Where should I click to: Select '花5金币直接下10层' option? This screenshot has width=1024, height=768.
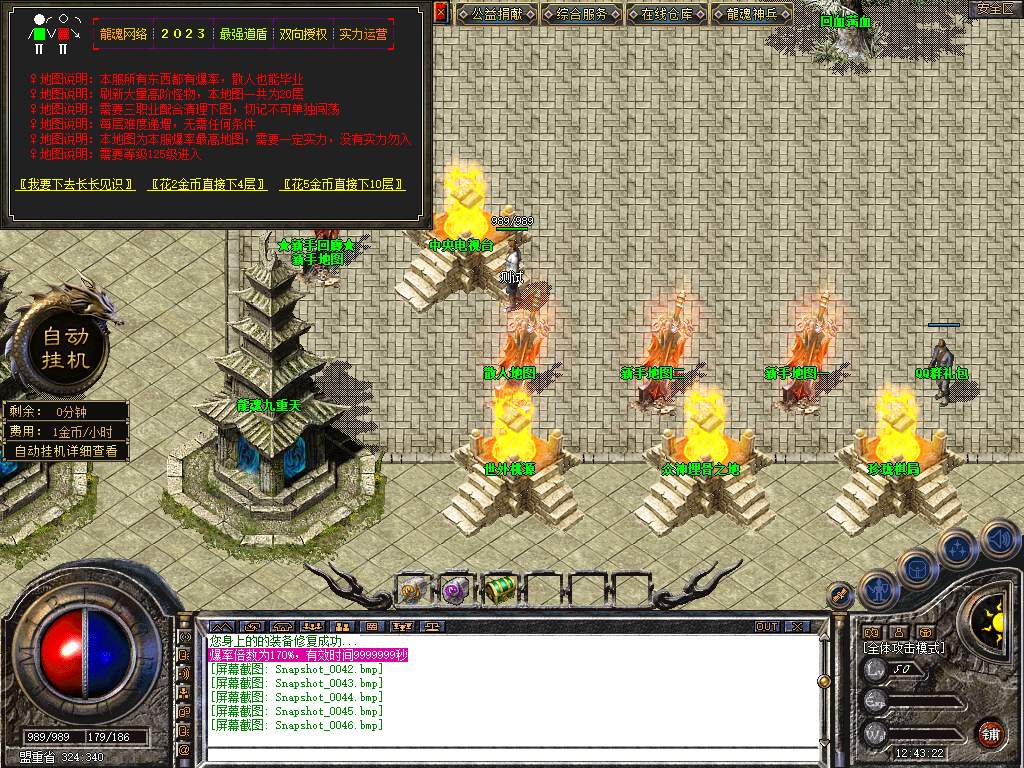point(344,185)
